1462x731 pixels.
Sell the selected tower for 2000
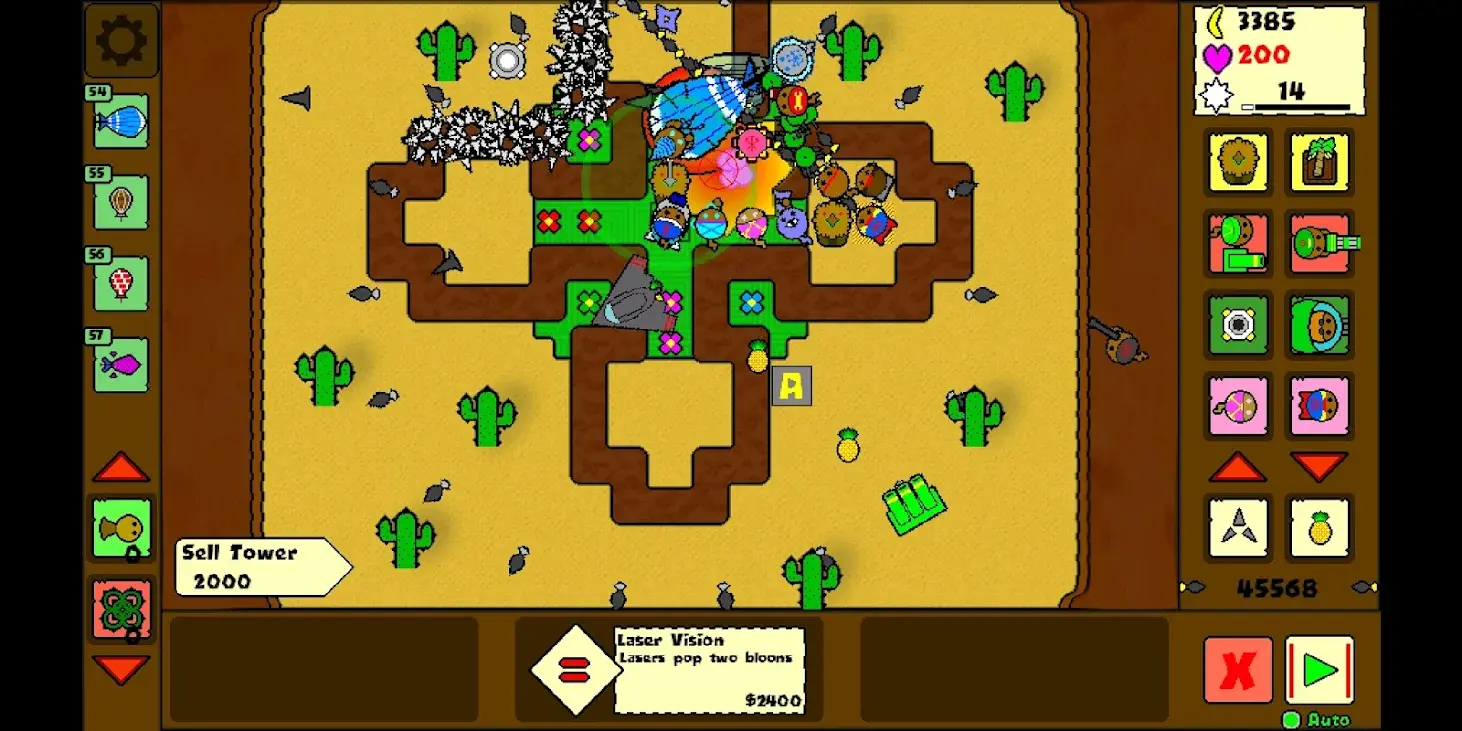262,567
